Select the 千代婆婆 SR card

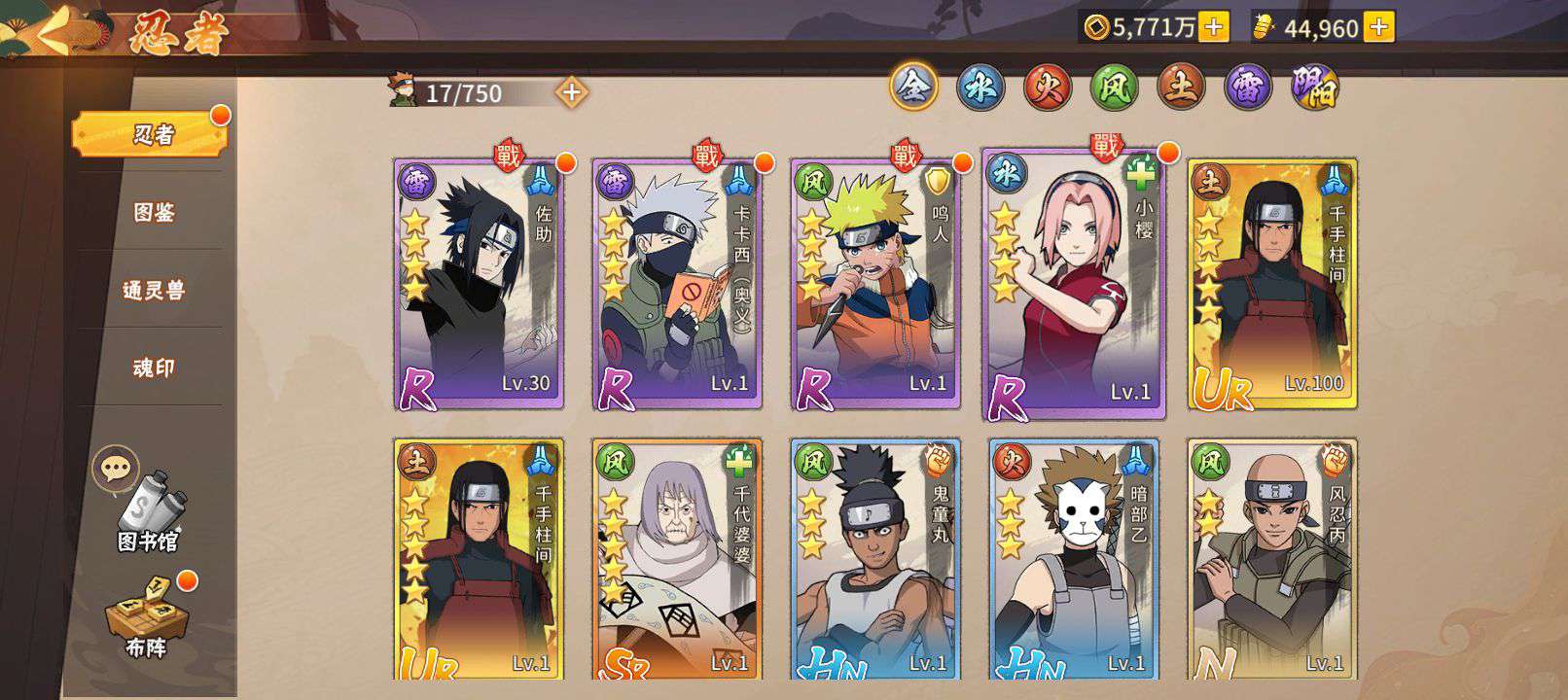pos(678,559)
